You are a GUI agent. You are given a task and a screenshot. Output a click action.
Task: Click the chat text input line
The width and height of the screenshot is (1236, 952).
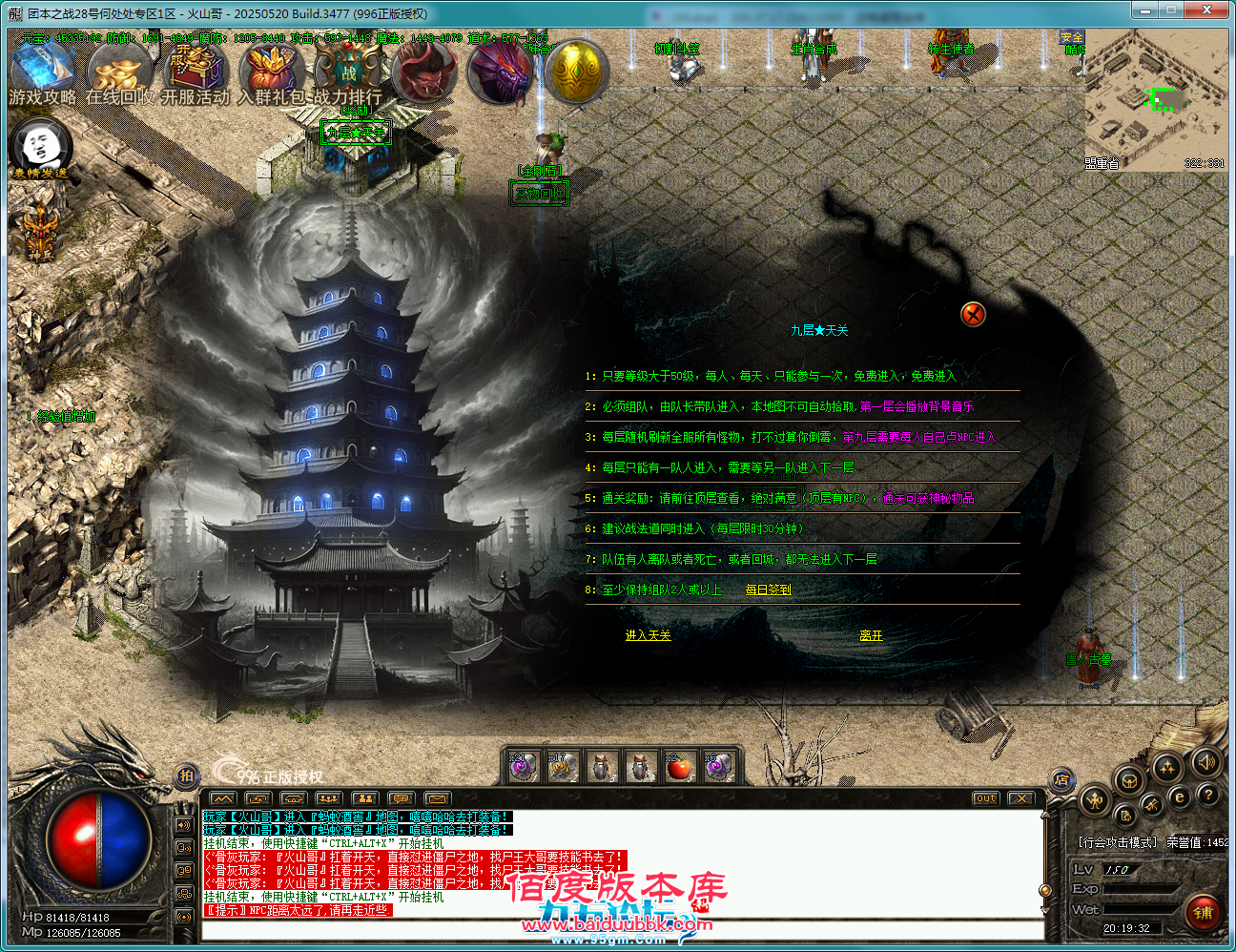(620, 930)
